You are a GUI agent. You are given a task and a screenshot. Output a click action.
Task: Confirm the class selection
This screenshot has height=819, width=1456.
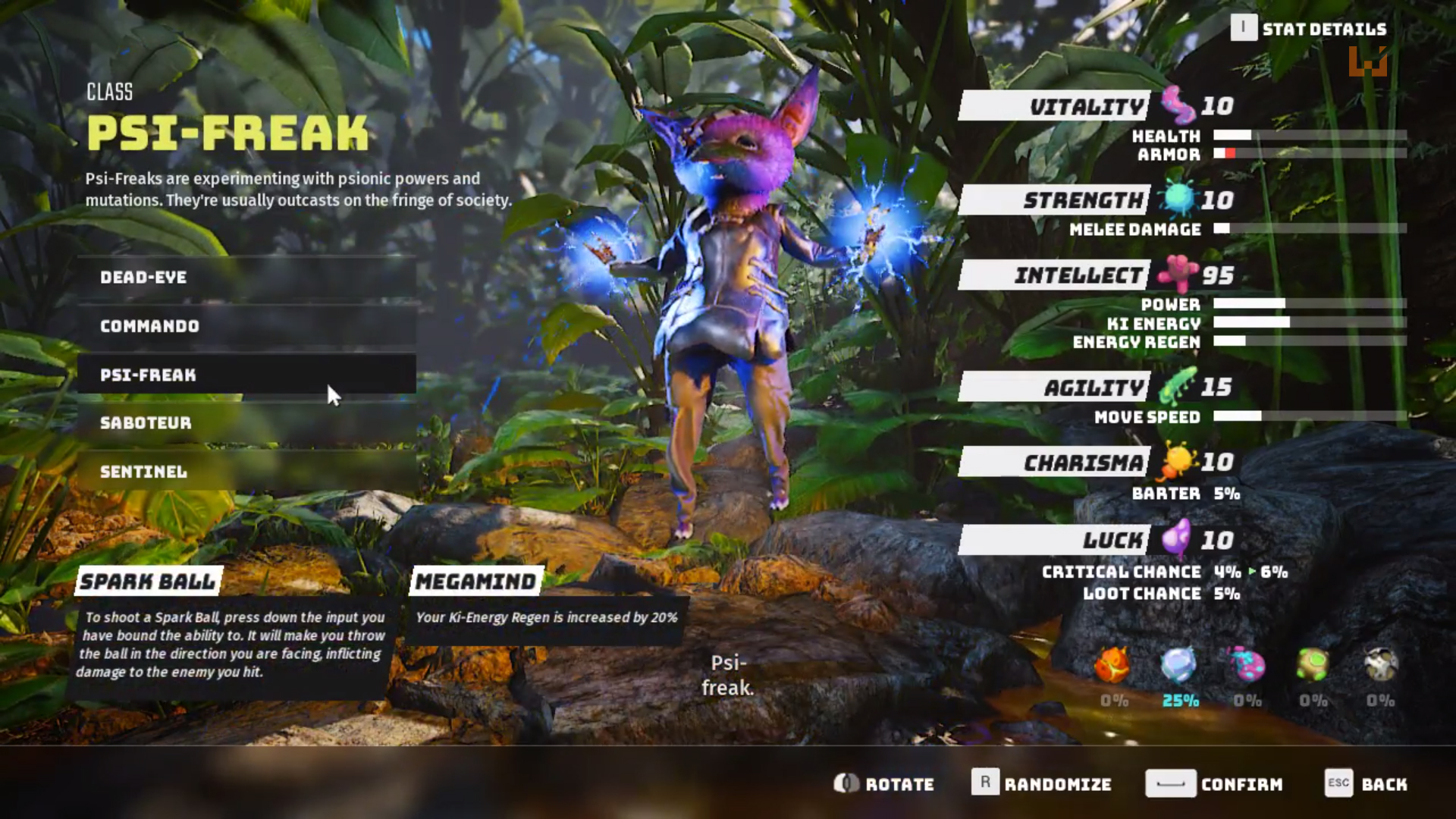tap(1213, 784)
